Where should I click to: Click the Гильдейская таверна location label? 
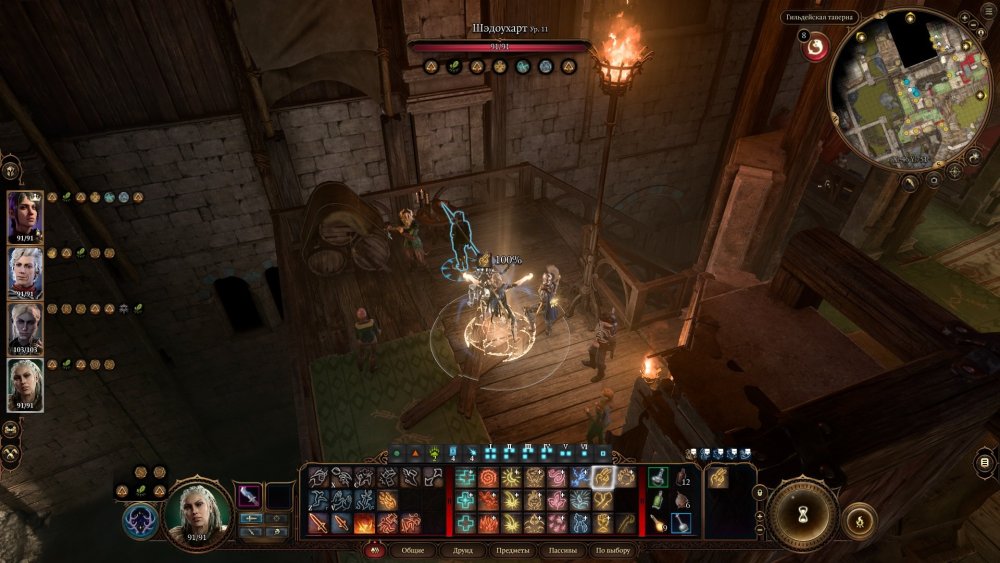[x=820, y=17]
